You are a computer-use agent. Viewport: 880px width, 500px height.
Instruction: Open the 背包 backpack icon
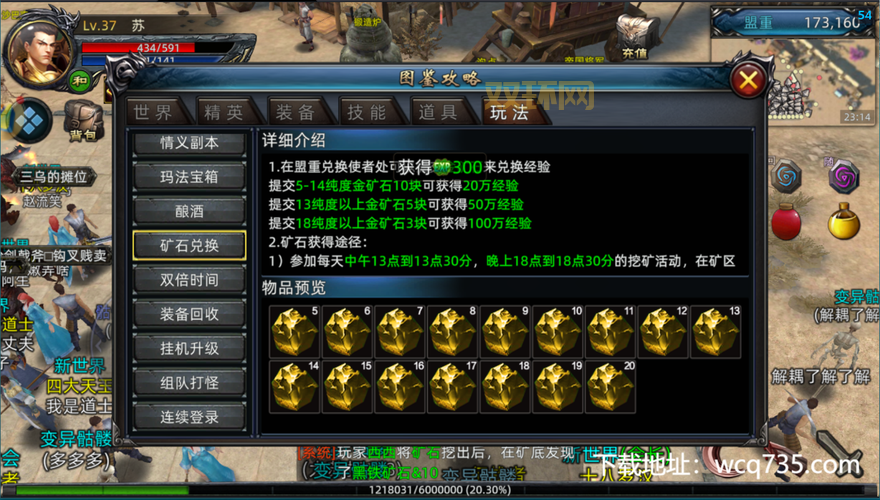point(84,120)
